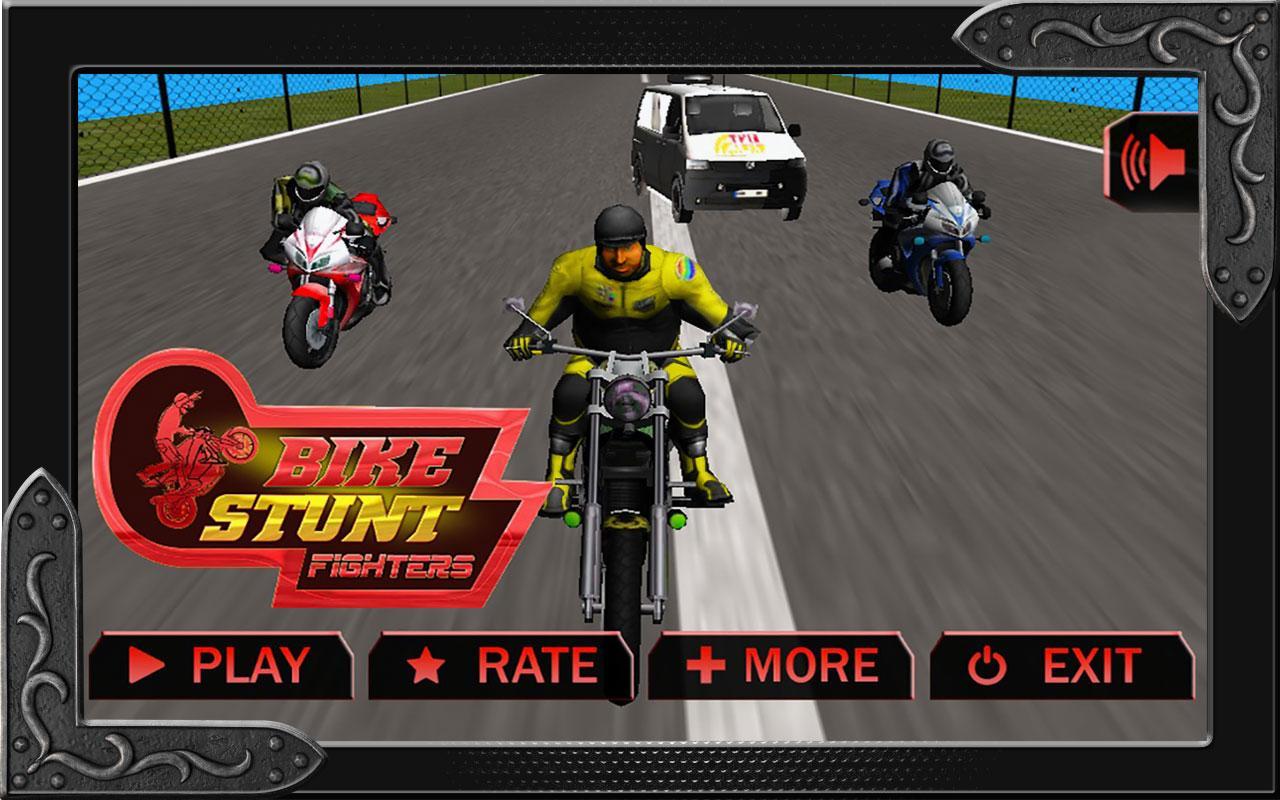The height and width of the screenshot is (800, 1280).
Task: Click the red sound waves symbol
Action: point(1137,162)
